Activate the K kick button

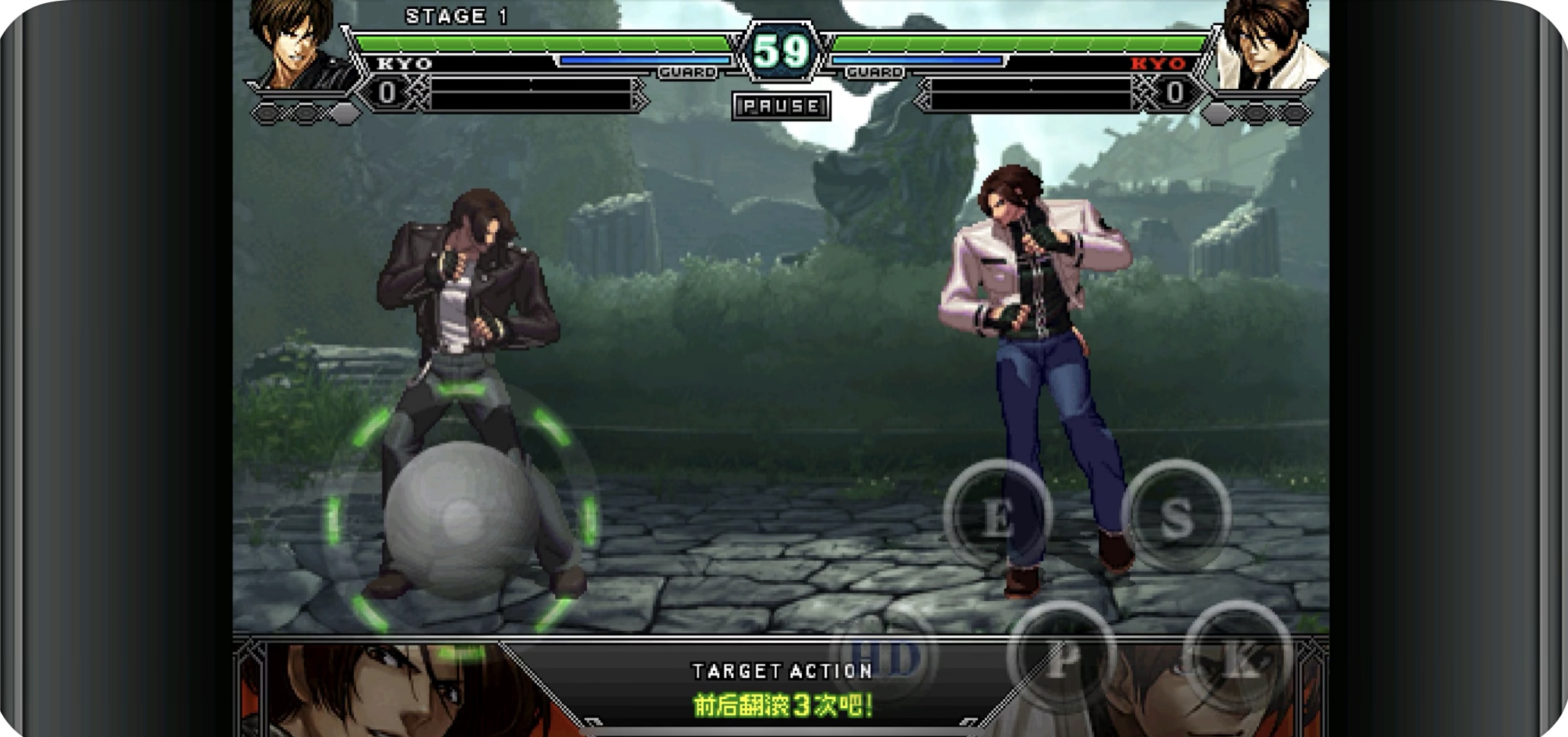[x=1238, y=657]
